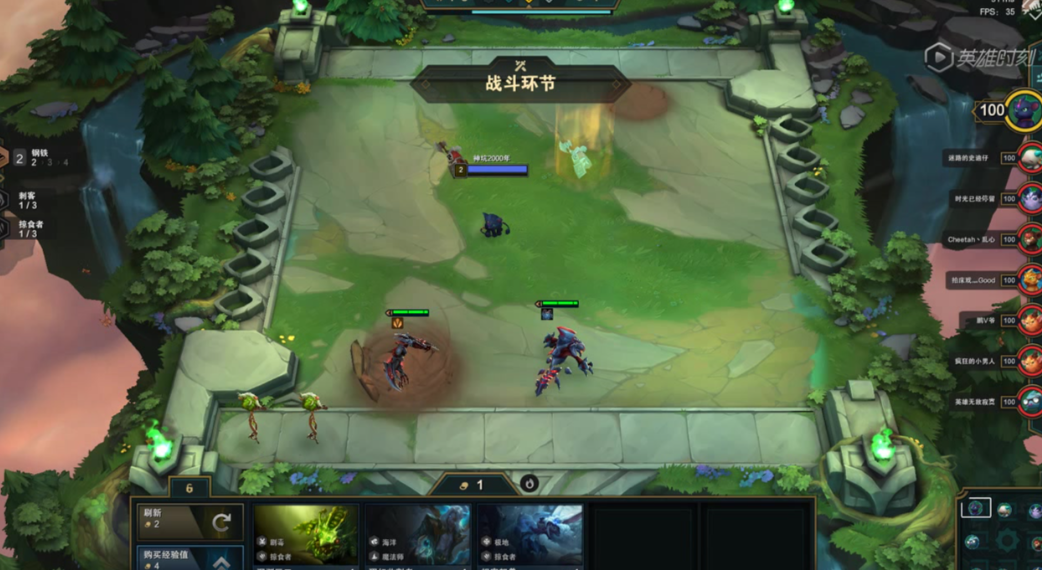Screen dimensions: 1042x570
Task: Click the 刷新 refresh shop button
Action: pos(189,521)
